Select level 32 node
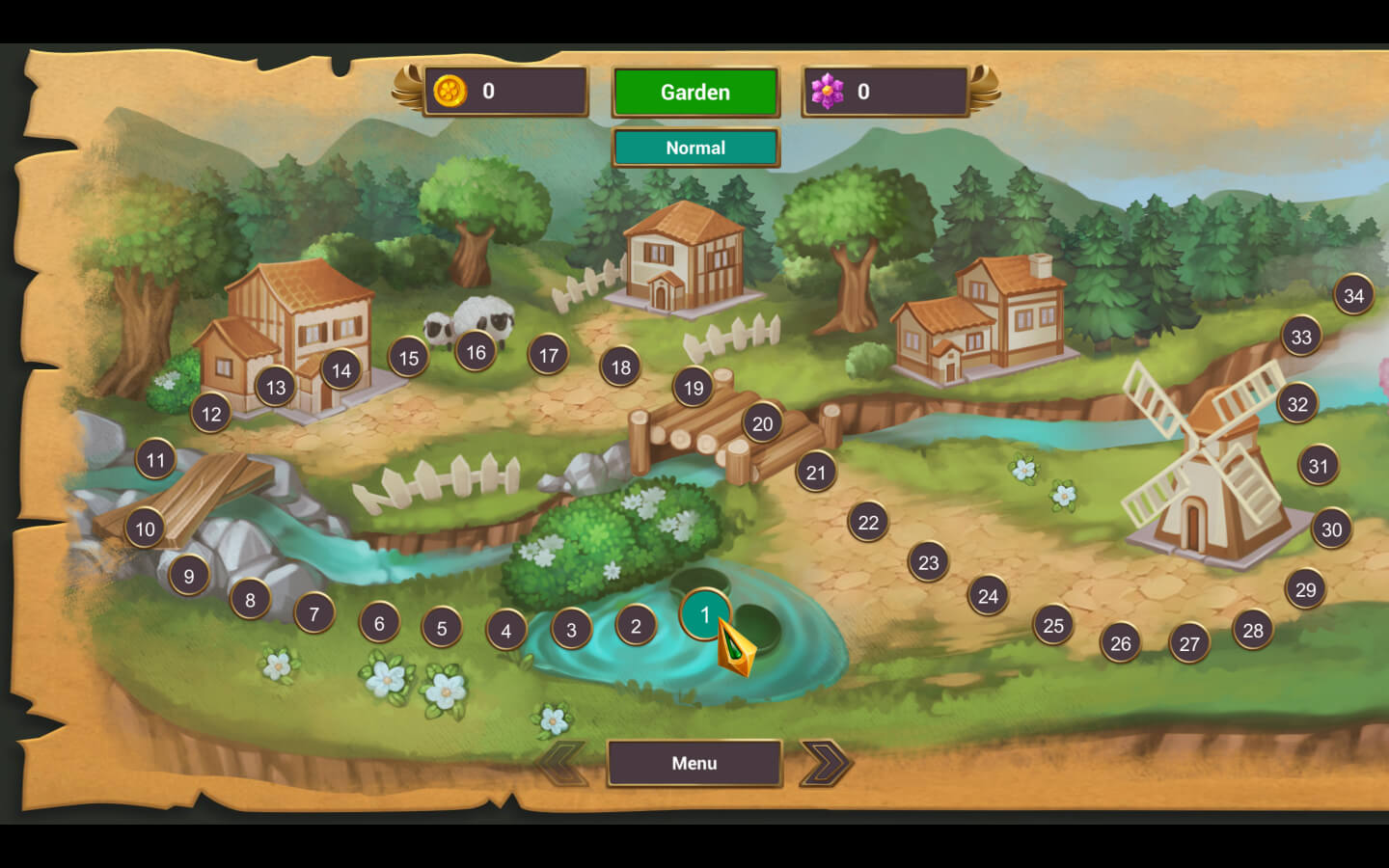The height and width of the screenshot is (868, 1389). [x=1297, y=404]
